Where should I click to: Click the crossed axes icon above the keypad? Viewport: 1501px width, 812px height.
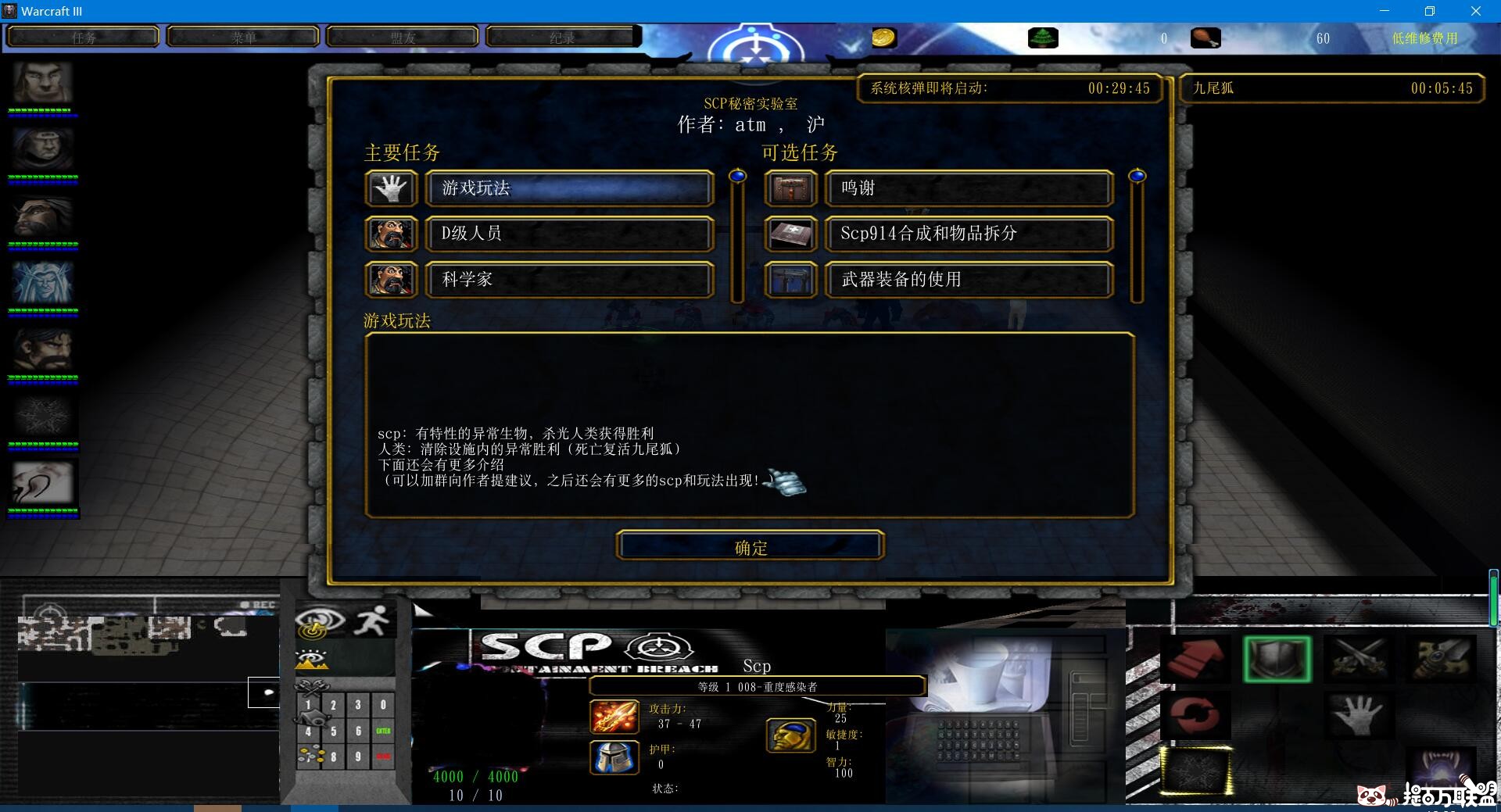tap(312, 686)
